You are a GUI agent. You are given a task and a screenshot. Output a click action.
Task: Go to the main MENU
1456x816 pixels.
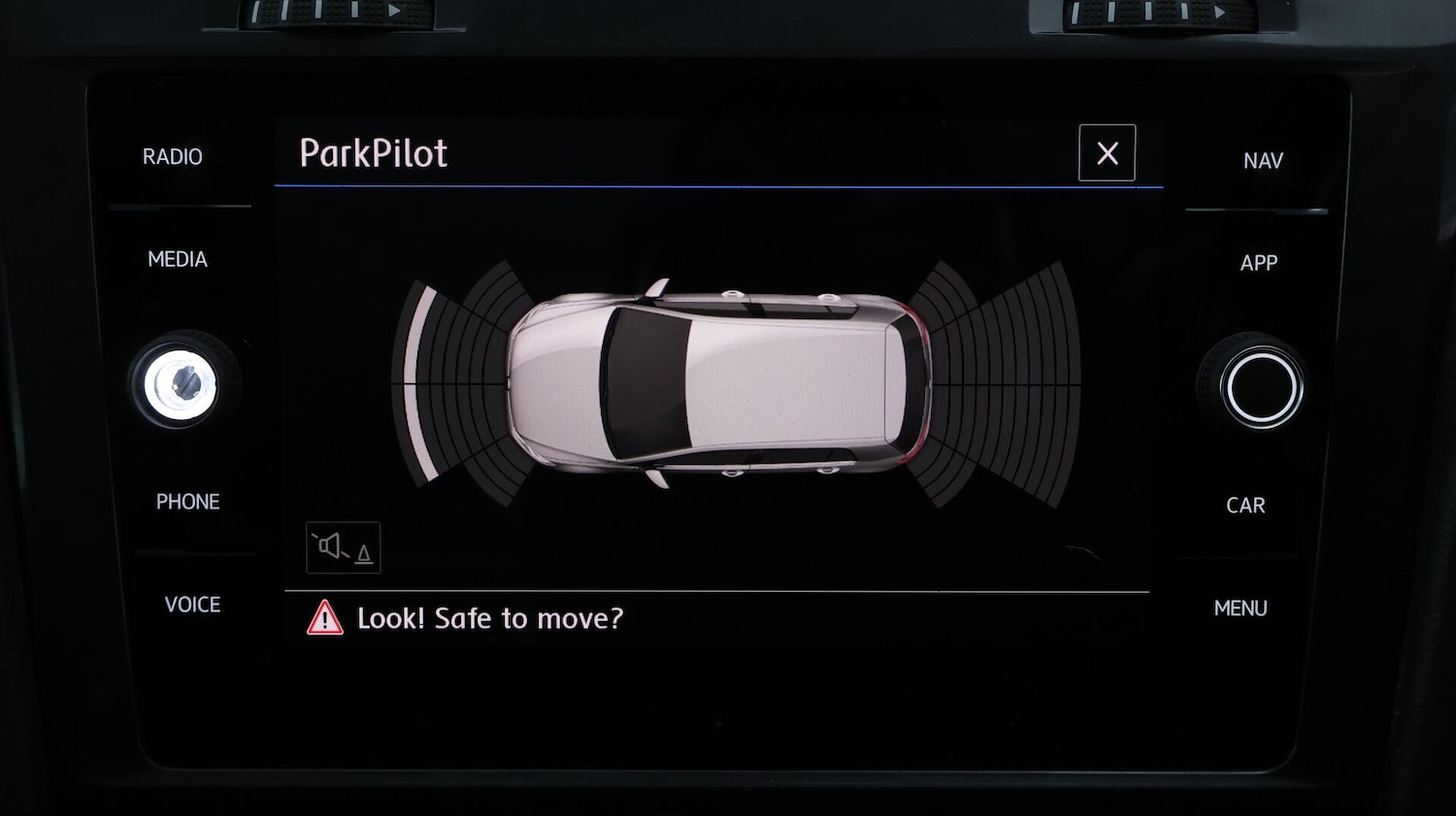click(1241, 608)
